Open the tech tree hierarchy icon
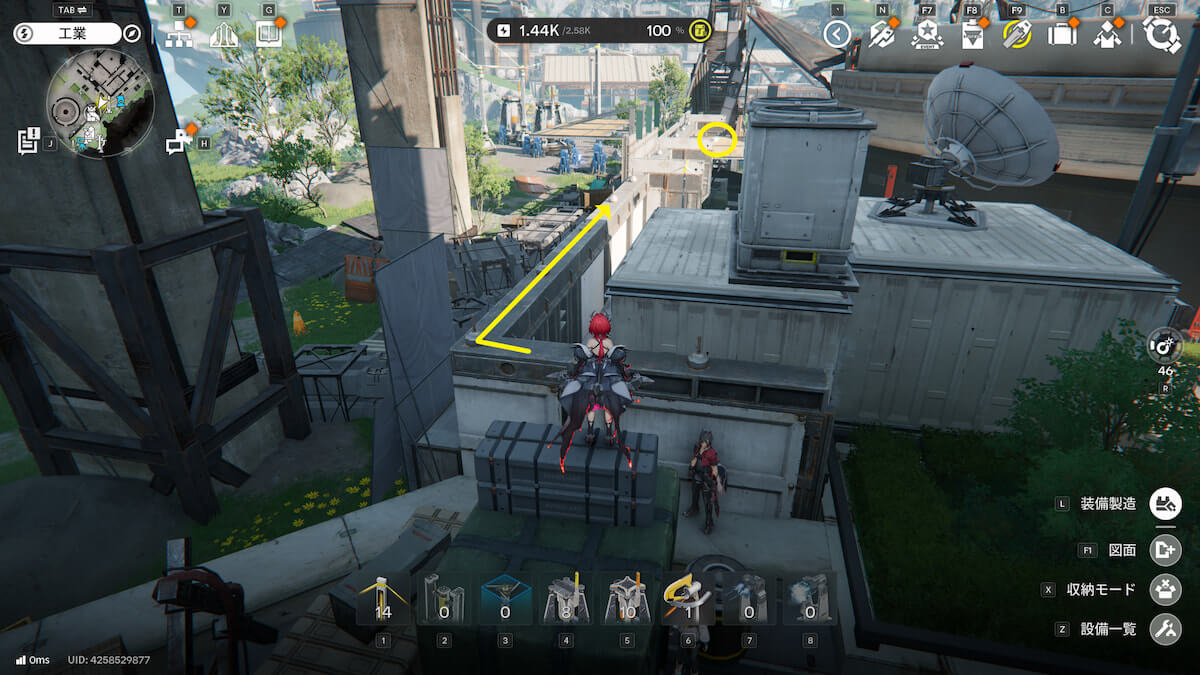Screen dimensions: 1200x675 point(179,35)
